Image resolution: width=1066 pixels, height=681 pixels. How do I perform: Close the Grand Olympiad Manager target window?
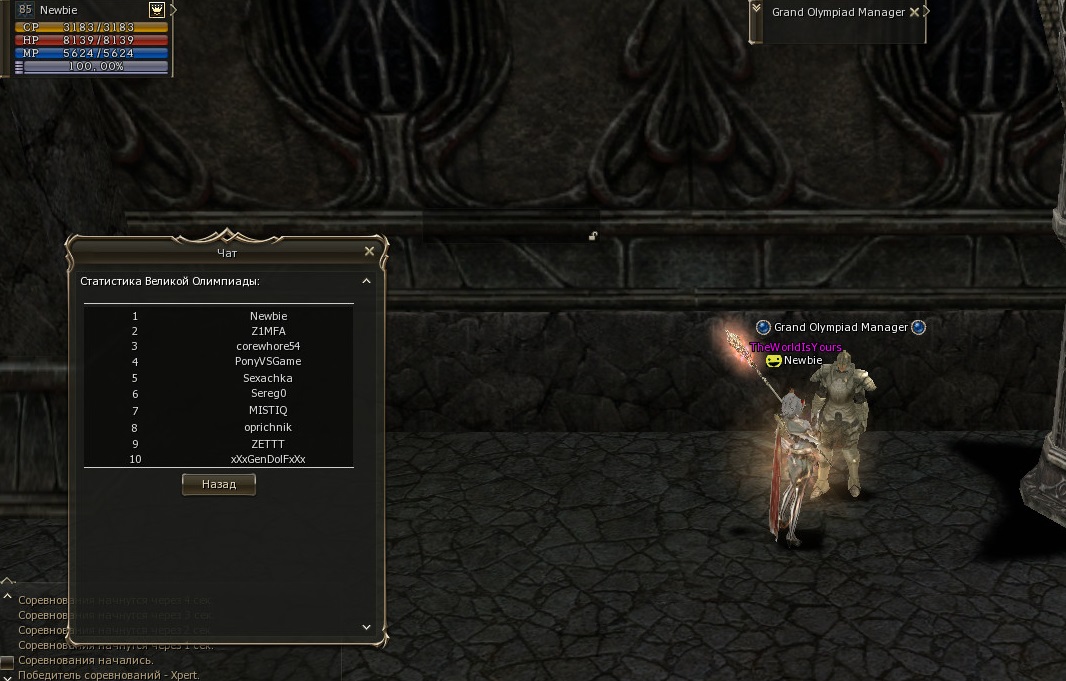point(914,12)
